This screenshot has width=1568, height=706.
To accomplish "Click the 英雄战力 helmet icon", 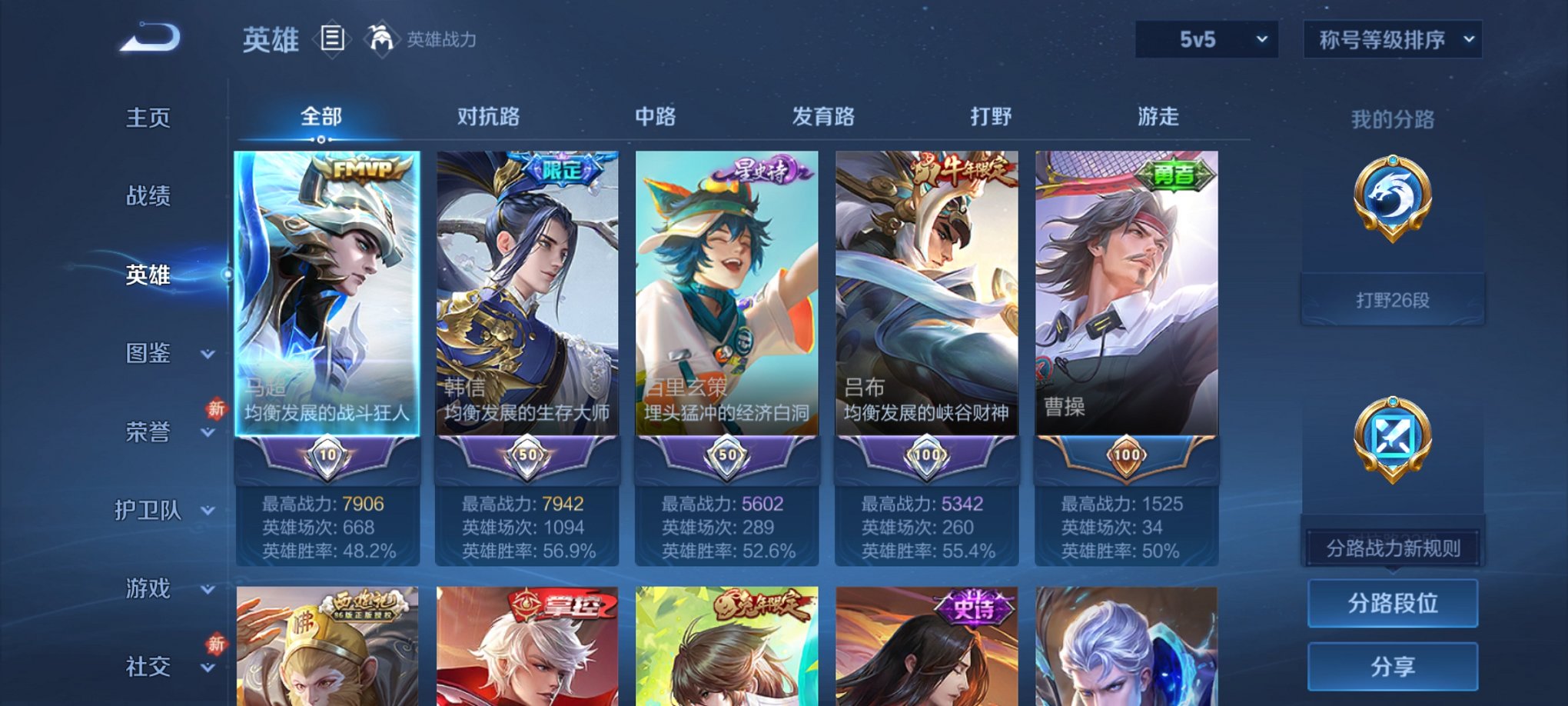I will [x=382, y=37].
